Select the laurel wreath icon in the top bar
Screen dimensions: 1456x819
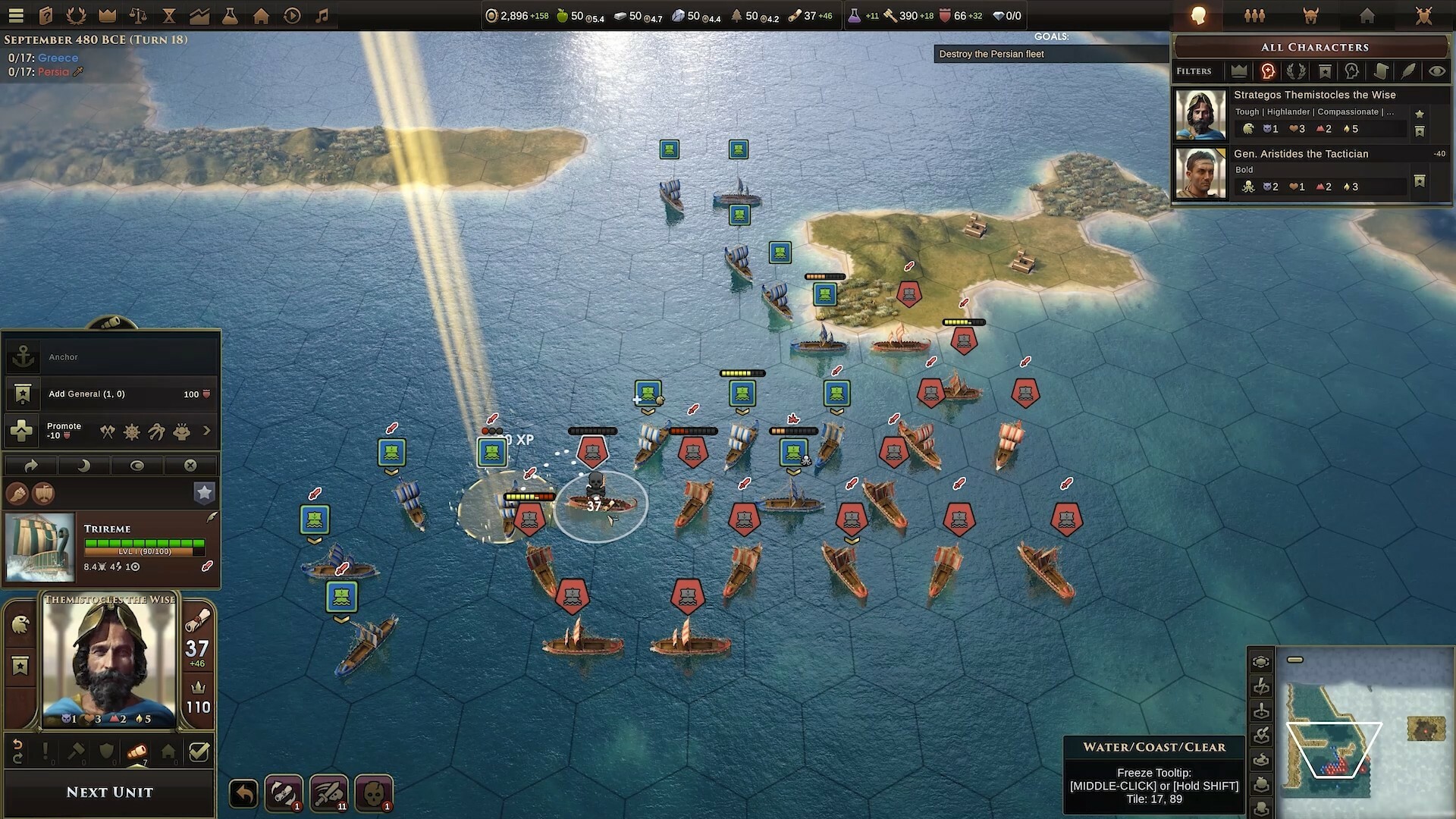[76, 15]
